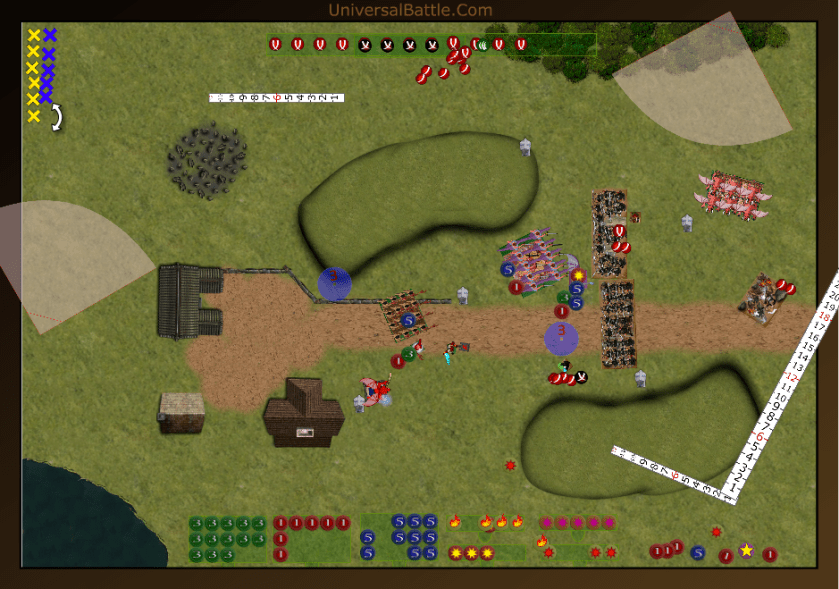Click the white curved rotate arrow icon

pyautogui.click(x=58, y=118)
